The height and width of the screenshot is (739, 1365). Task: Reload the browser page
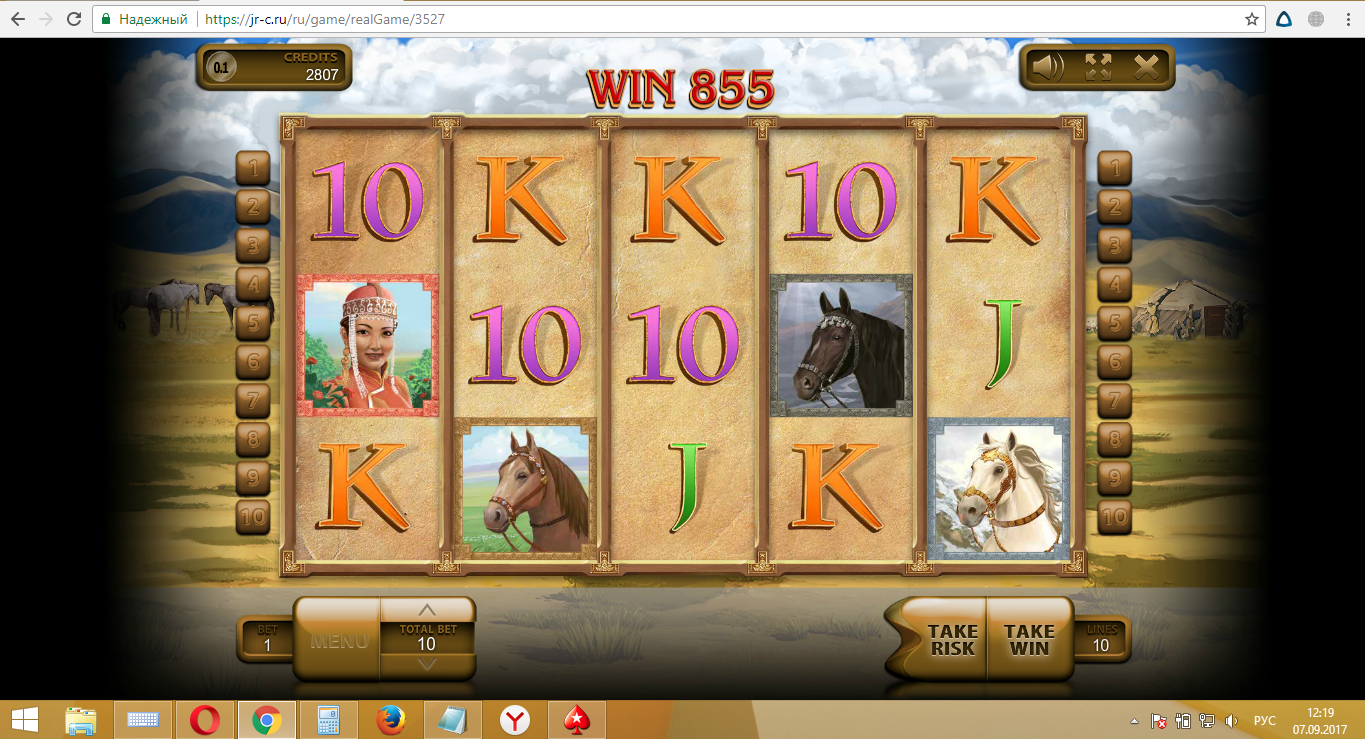(74, 19)
